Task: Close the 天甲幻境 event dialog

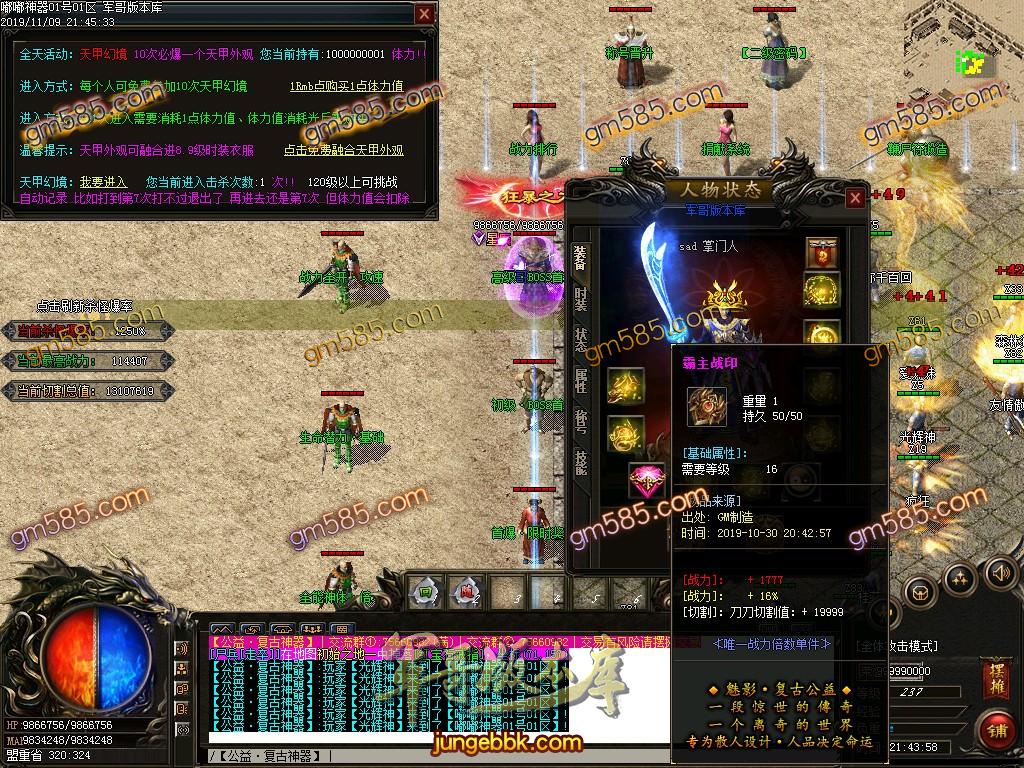Action: tap(425, 14)
